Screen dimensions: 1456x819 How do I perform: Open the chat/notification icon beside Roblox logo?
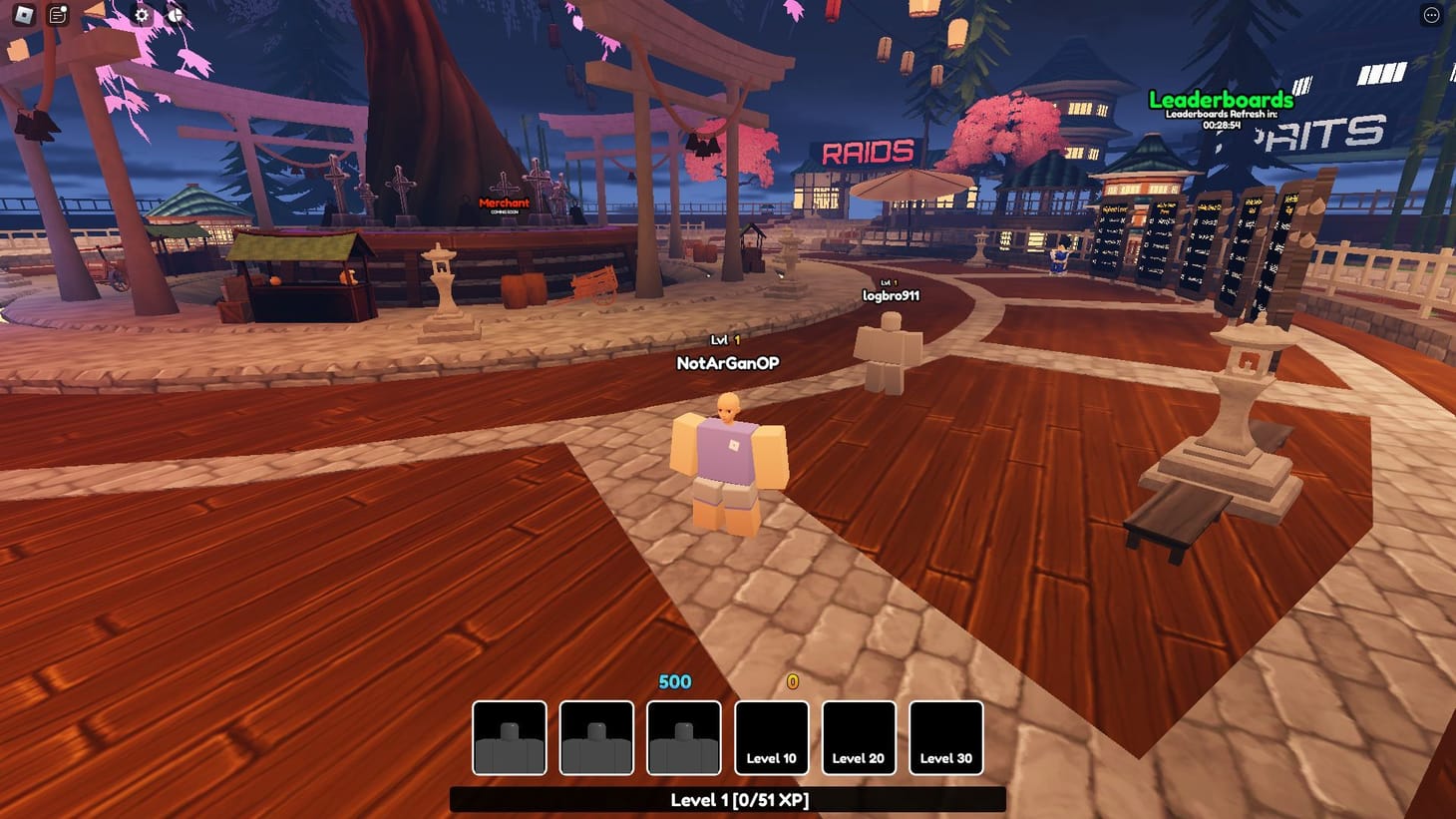pos(57,14)
